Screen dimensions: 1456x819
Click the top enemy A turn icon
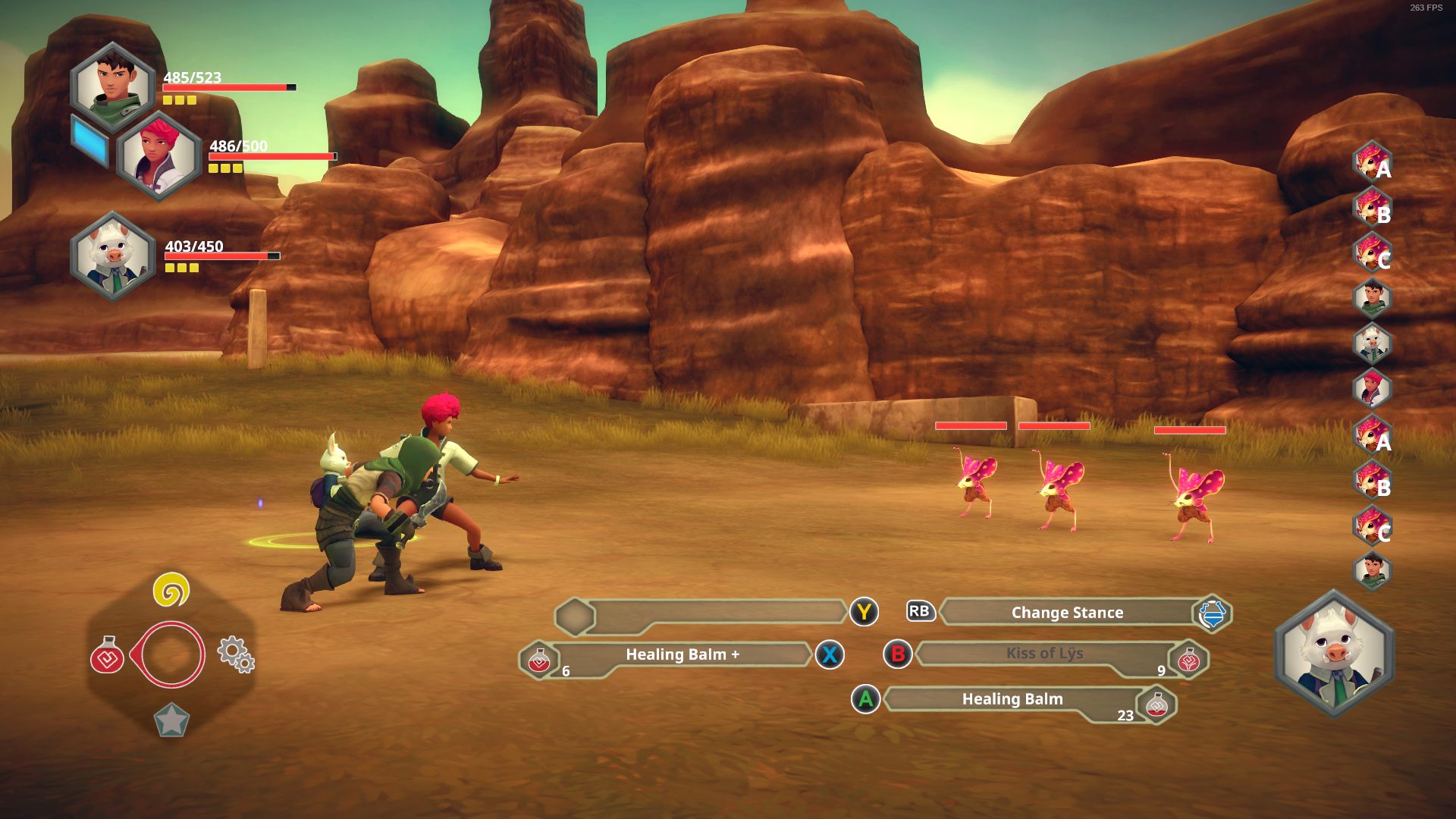tap(1372, 162)
